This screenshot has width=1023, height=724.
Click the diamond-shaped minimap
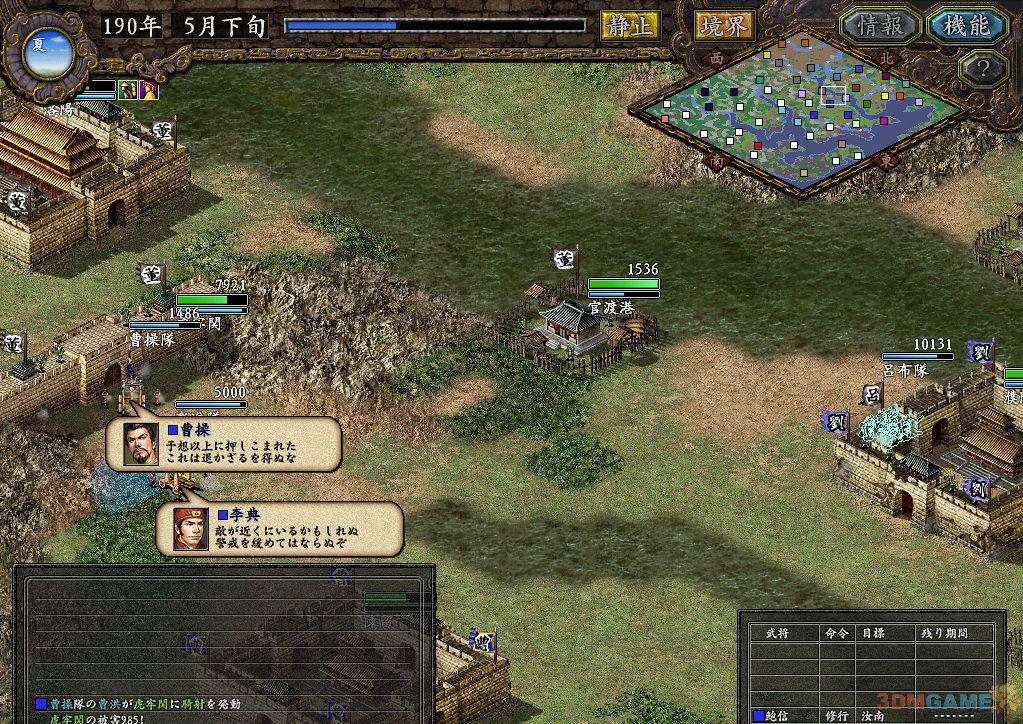(x=800, y=110)
